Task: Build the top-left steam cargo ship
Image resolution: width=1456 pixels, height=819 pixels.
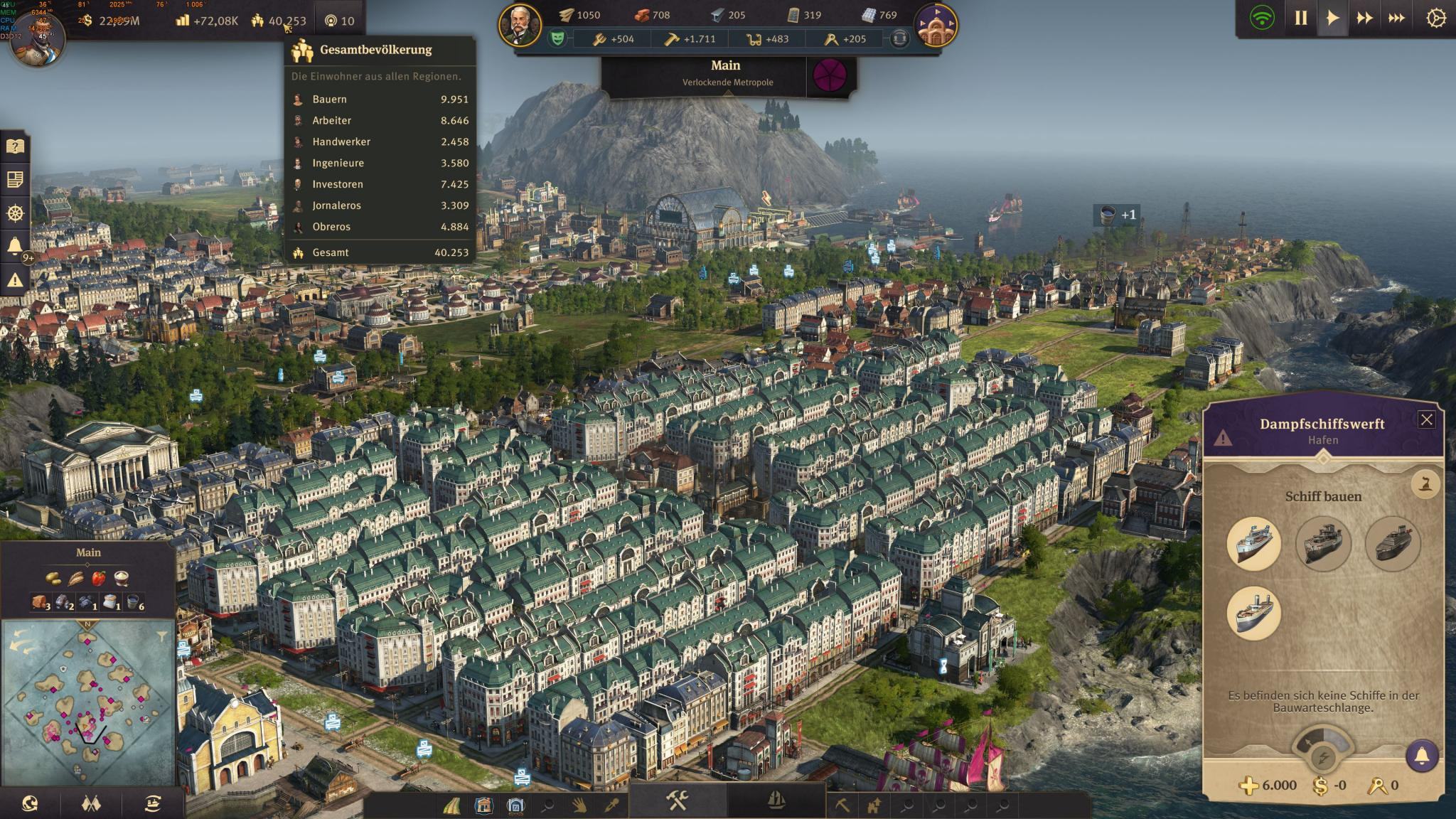Action: tap(1253, 544)
